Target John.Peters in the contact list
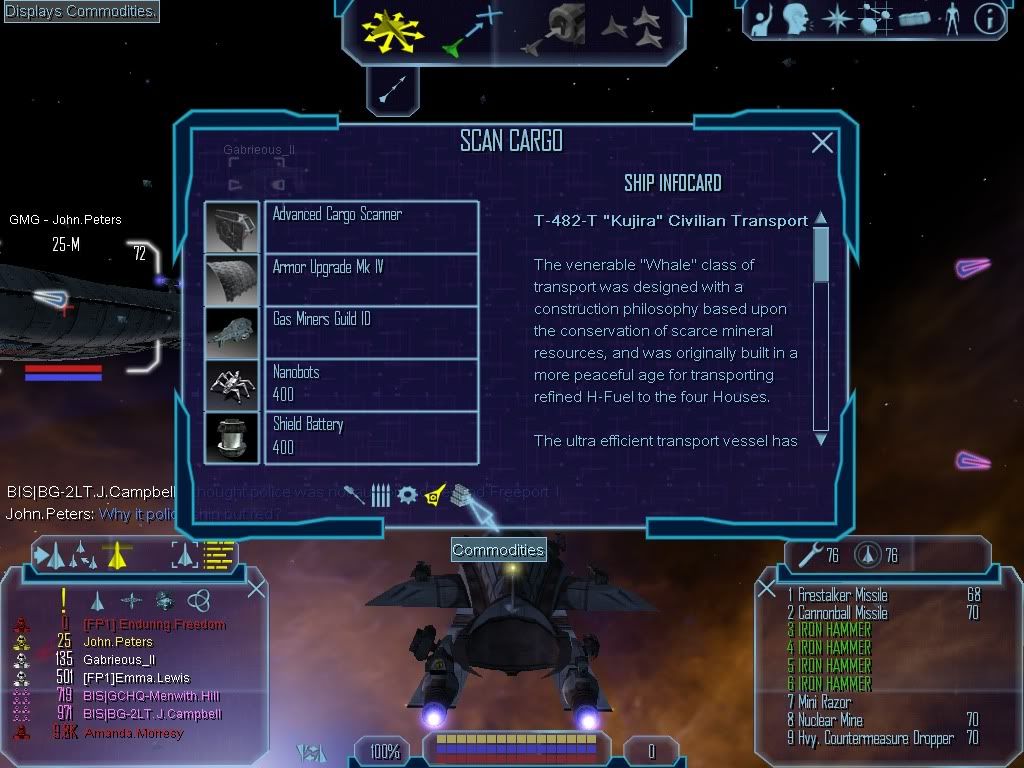This screenshot has height=768, width=1024. tap(119, 642)
